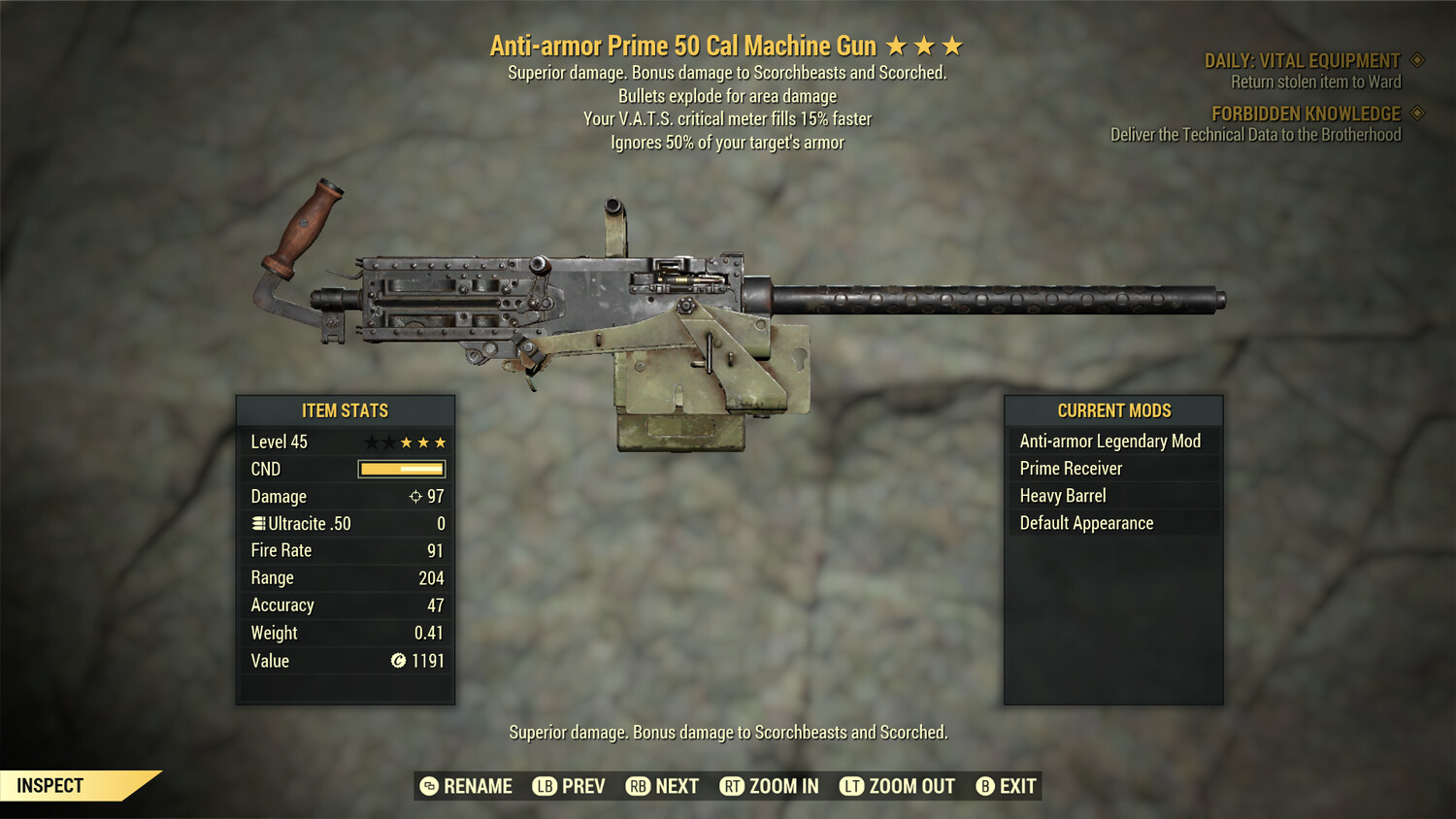Click the CND condition bar
The width and height of the screenshot is (1456, 819).
tap(401, 469)
